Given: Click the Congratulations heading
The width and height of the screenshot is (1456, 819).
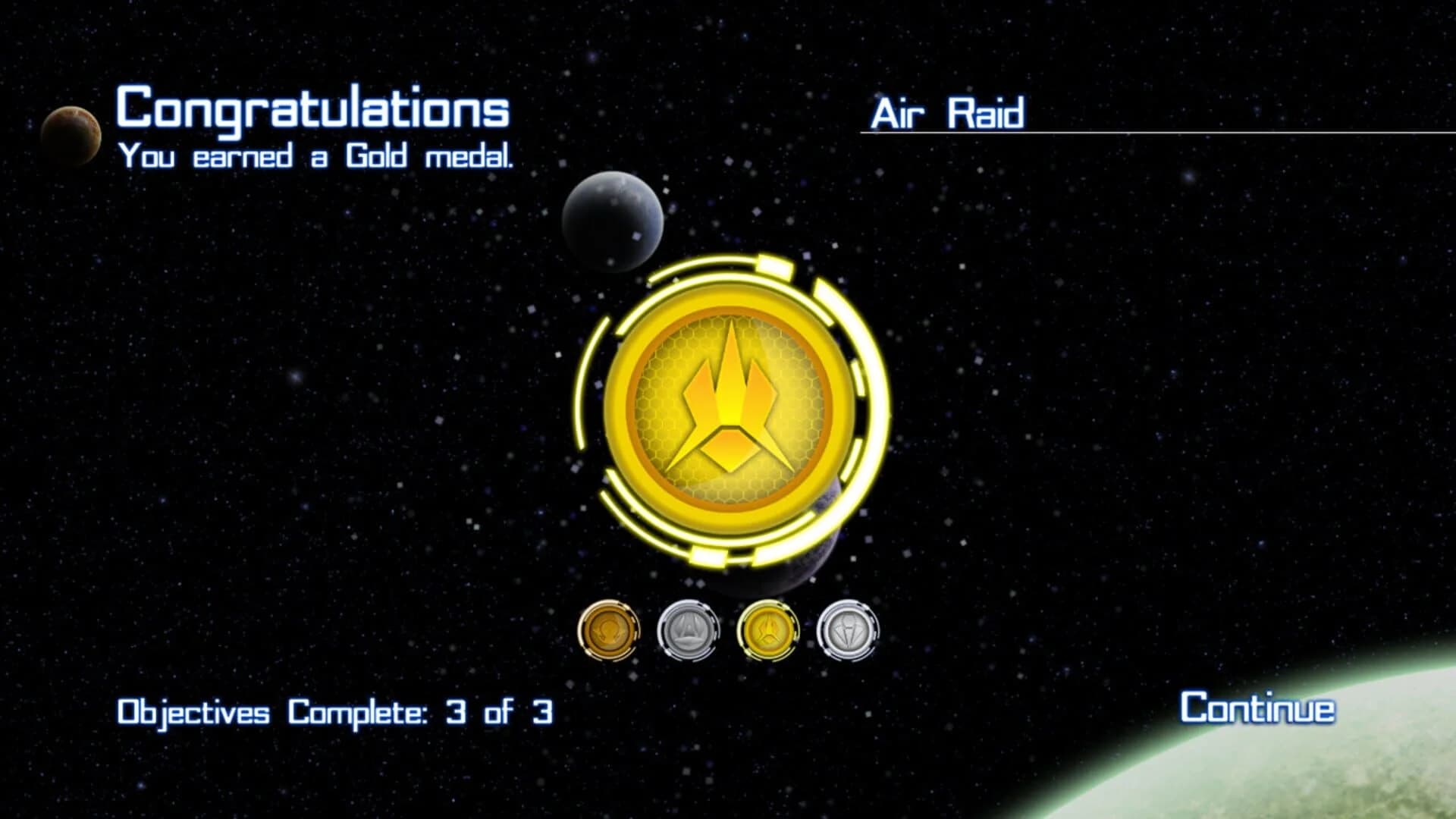Looking at the screenshot, I should [312, 110].
